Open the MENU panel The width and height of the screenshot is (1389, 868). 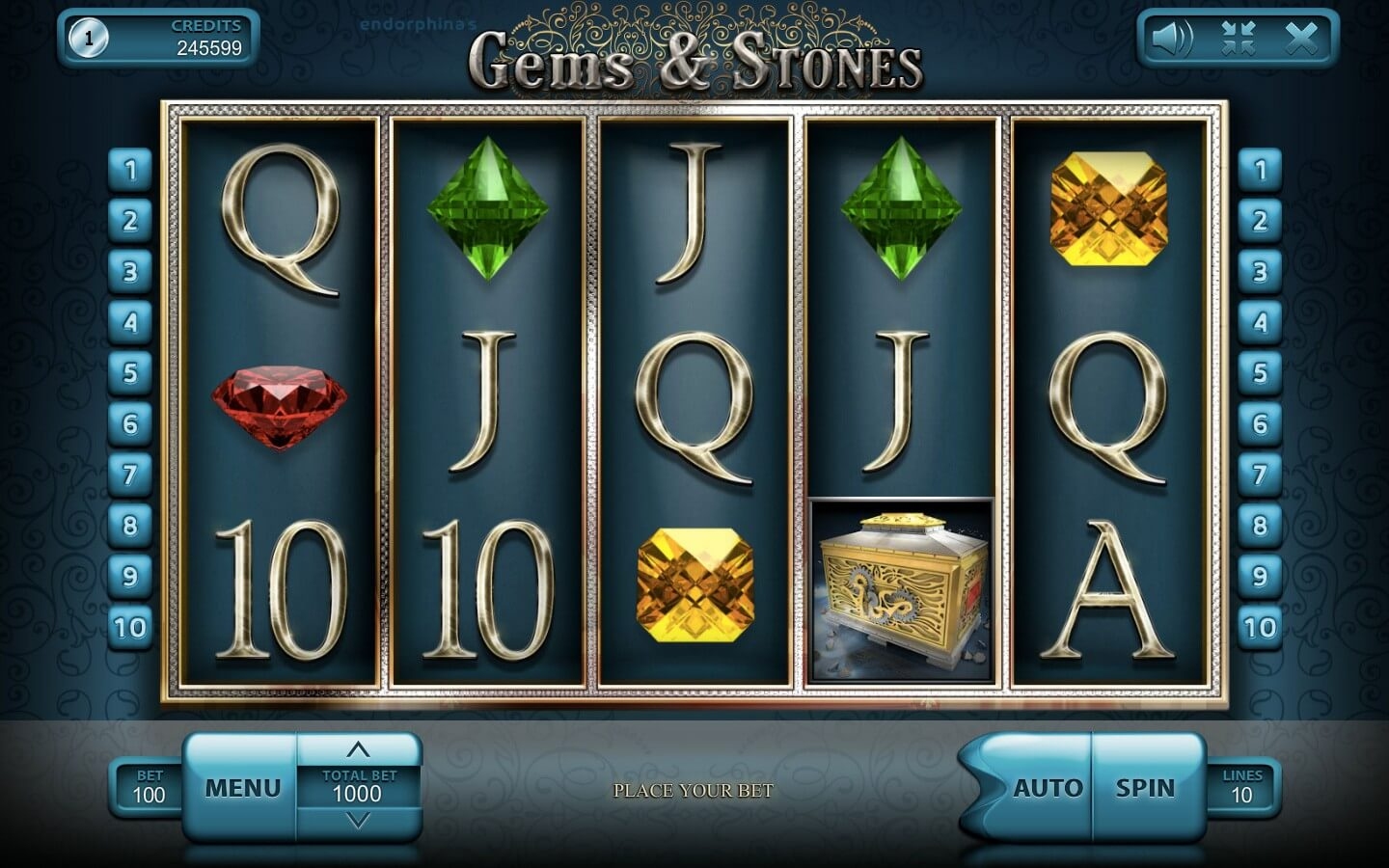pyautogui.click(x=242, y=788)
